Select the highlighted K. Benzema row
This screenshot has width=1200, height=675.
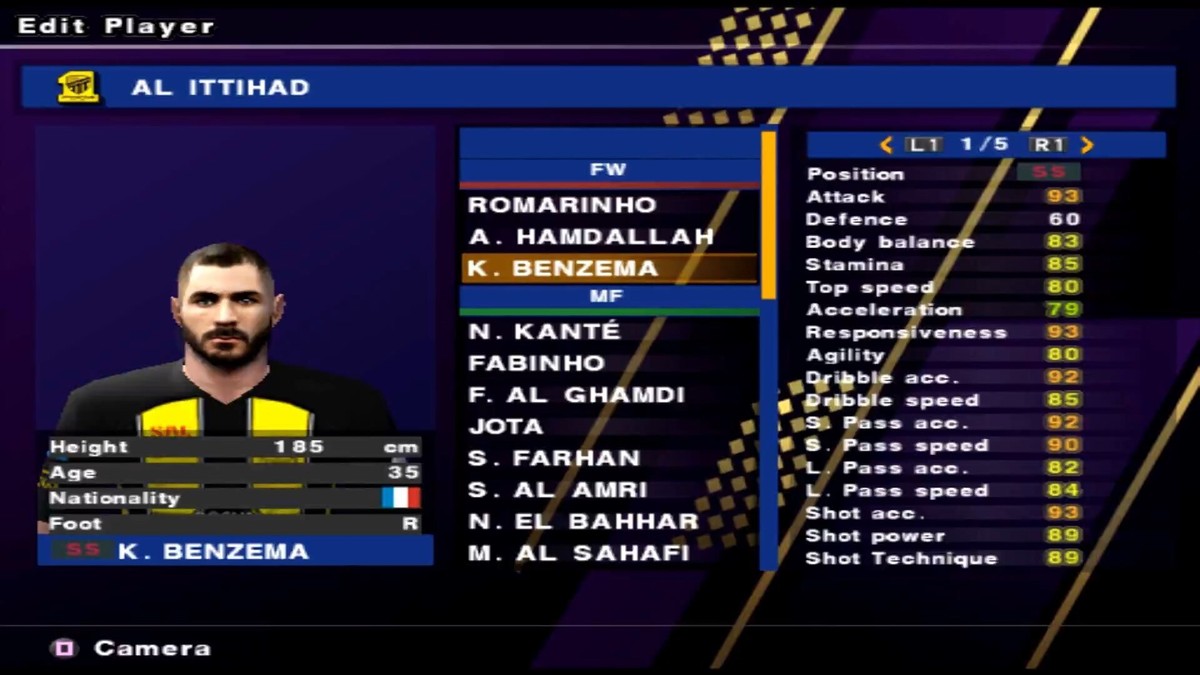608,269
